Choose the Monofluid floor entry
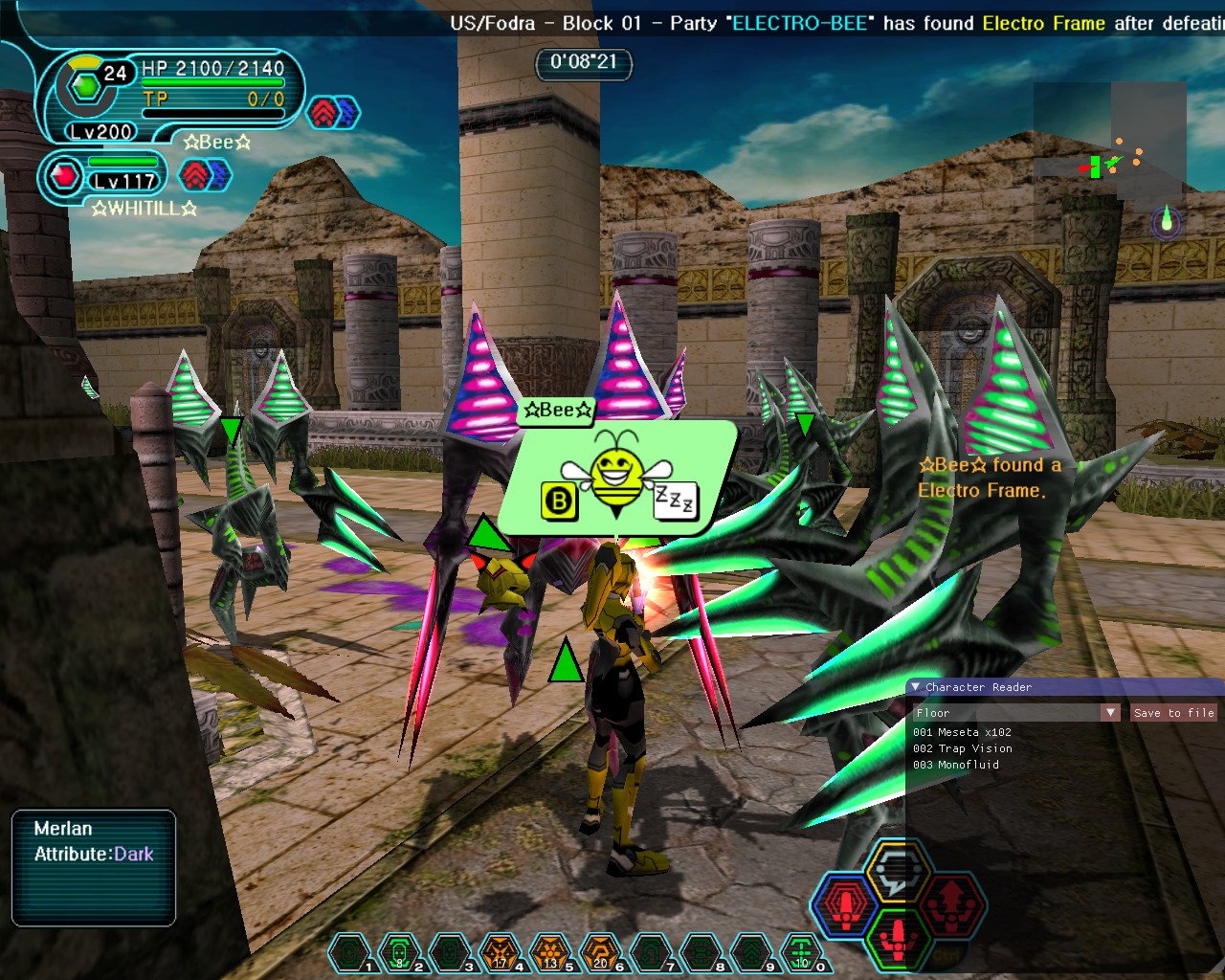This screenshot has height=980, width=1225. pos(955,765)
